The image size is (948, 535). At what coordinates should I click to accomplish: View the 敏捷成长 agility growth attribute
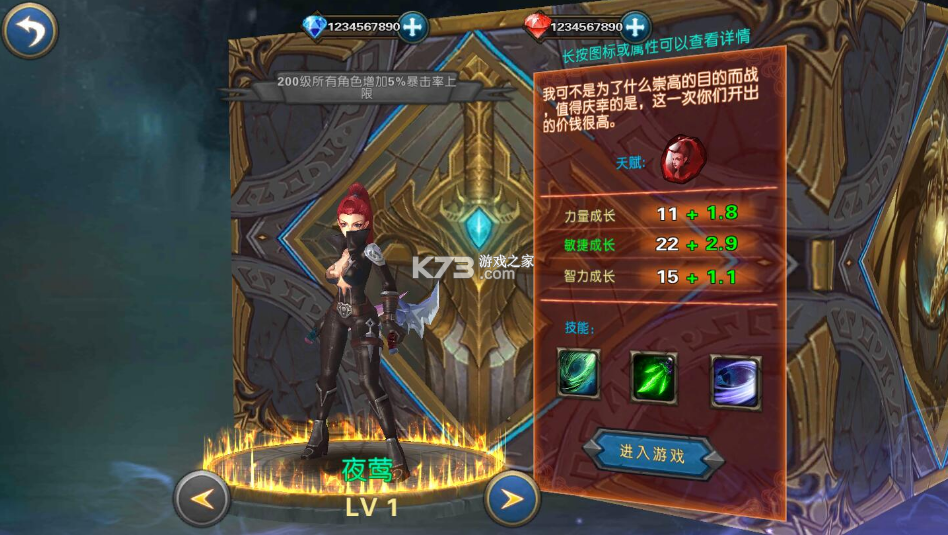click(590, 245)
